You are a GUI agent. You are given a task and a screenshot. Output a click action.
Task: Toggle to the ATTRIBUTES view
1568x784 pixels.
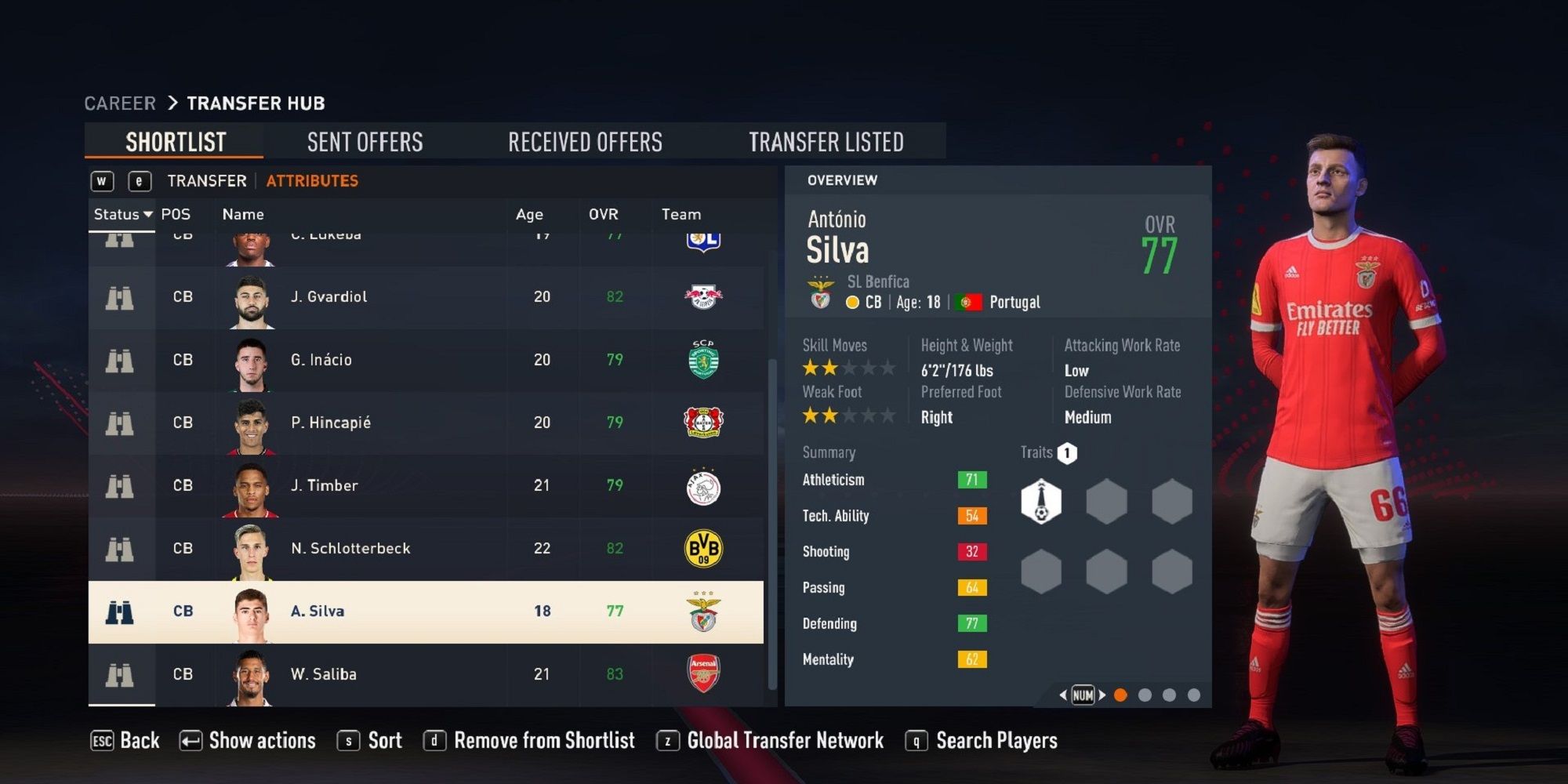coord(311,180)
